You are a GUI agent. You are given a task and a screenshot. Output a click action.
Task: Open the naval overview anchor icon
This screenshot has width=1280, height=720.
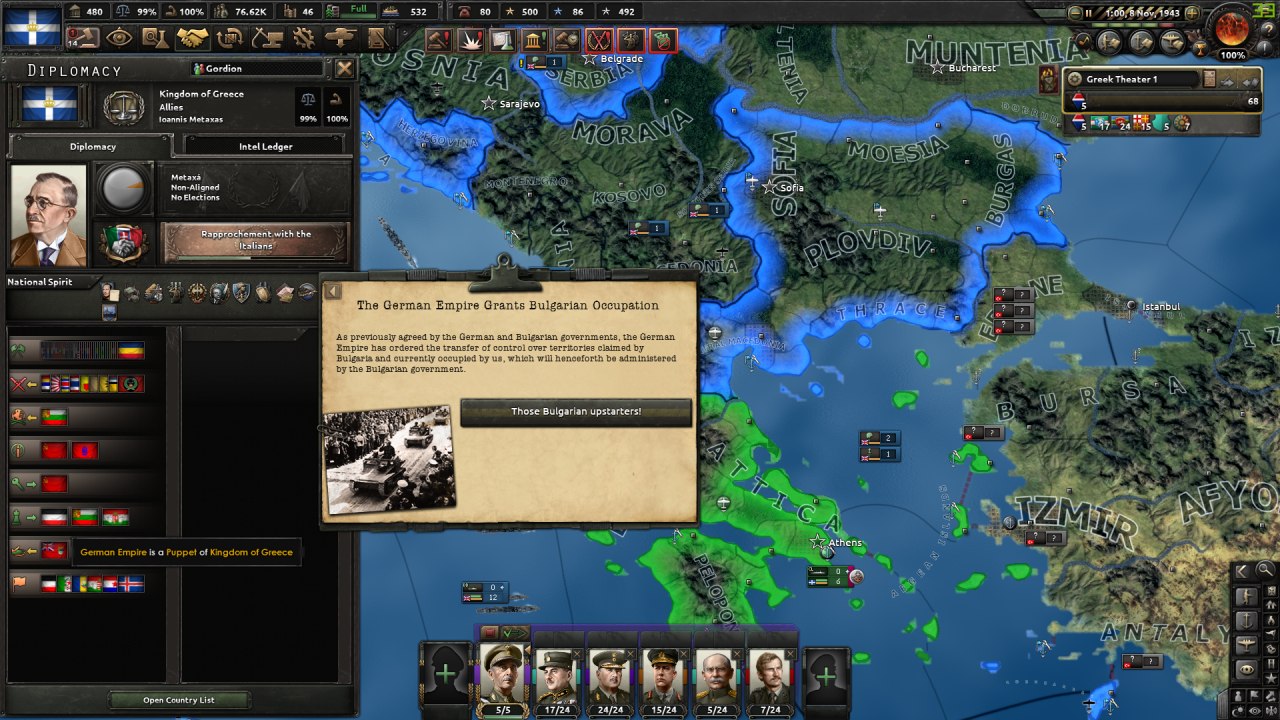pyautogui.click(x=1143, y=43)
